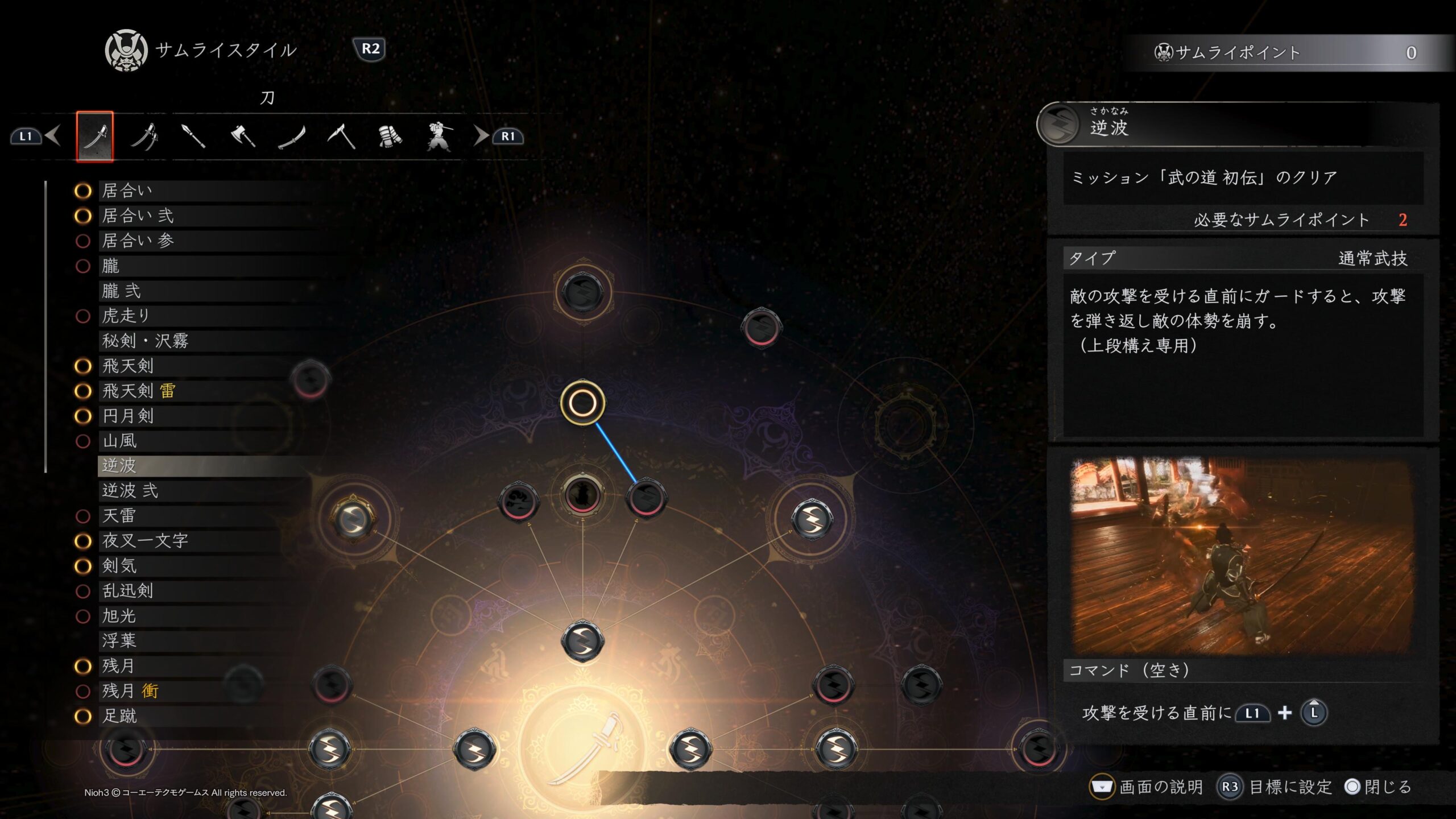Select the single katana weapon tab
Screen dimensions: 1456x819
pos(95,136)
